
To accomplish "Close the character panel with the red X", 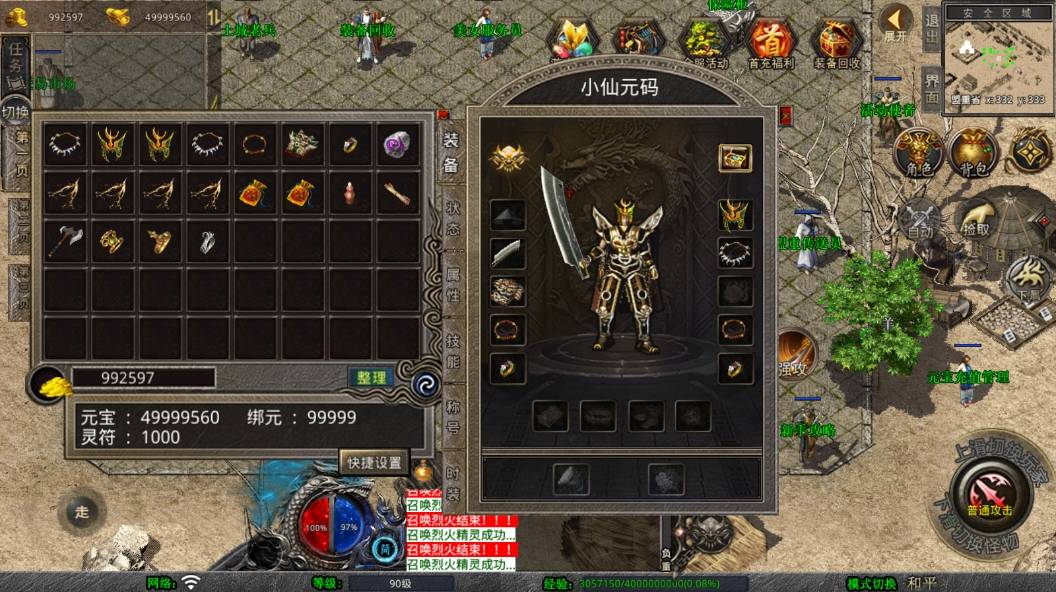I will (785, 114).
